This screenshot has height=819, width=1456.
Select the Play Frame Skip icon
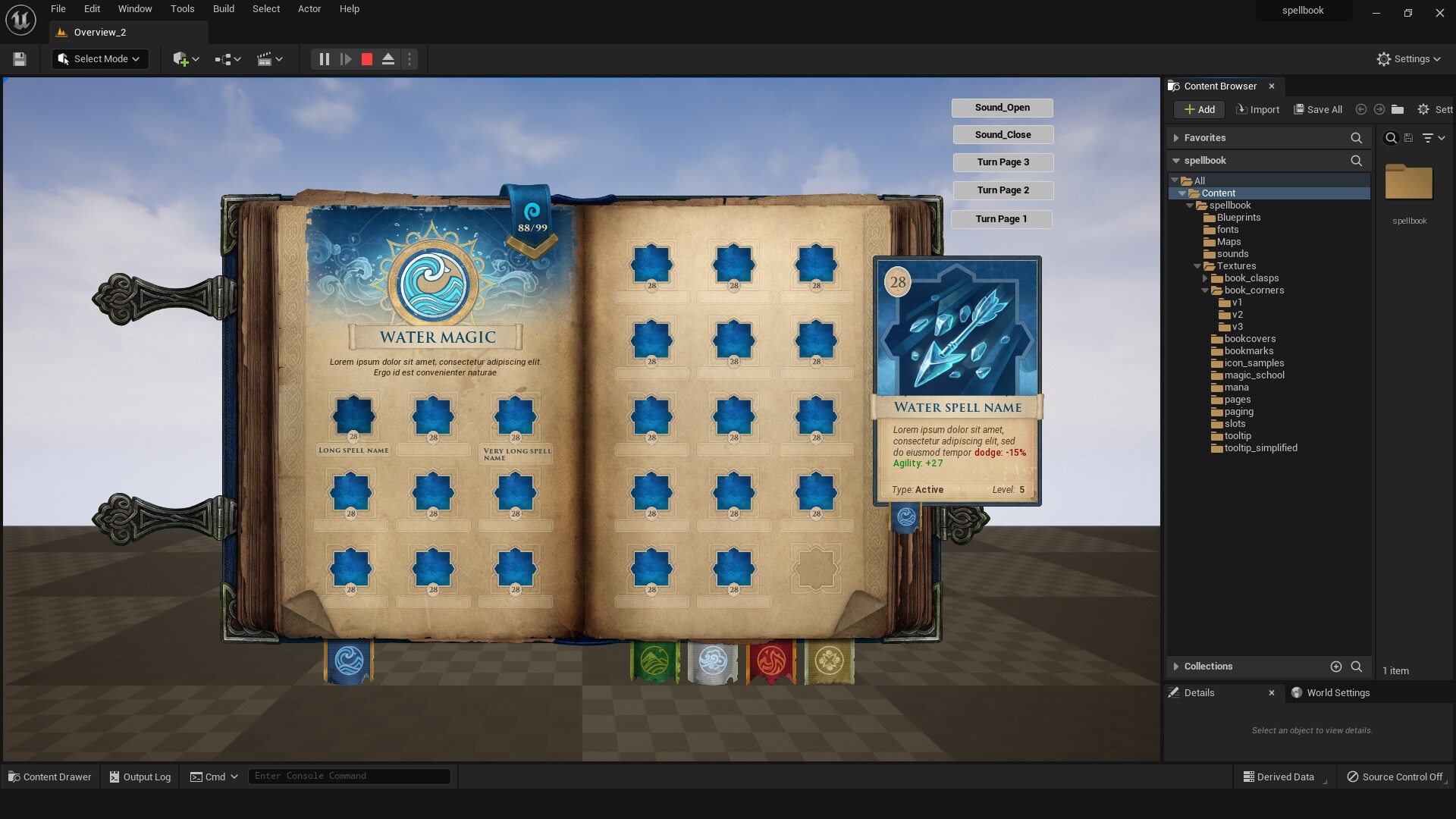tap(346, 58)
